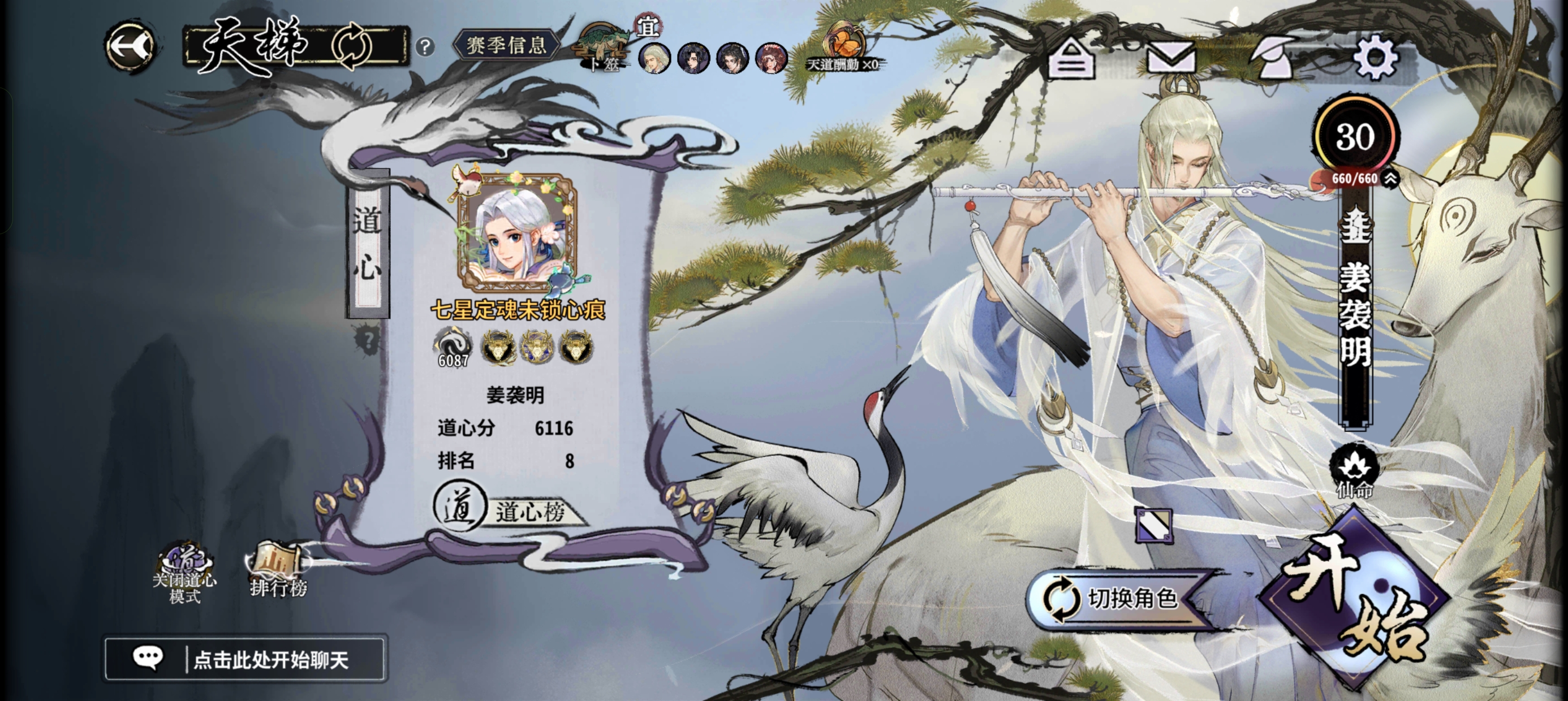Click the diagonal card icon above 切换角色
Image resolution: width=1568 pixels, height=701 pixels.
click(x=1153, y=525)
